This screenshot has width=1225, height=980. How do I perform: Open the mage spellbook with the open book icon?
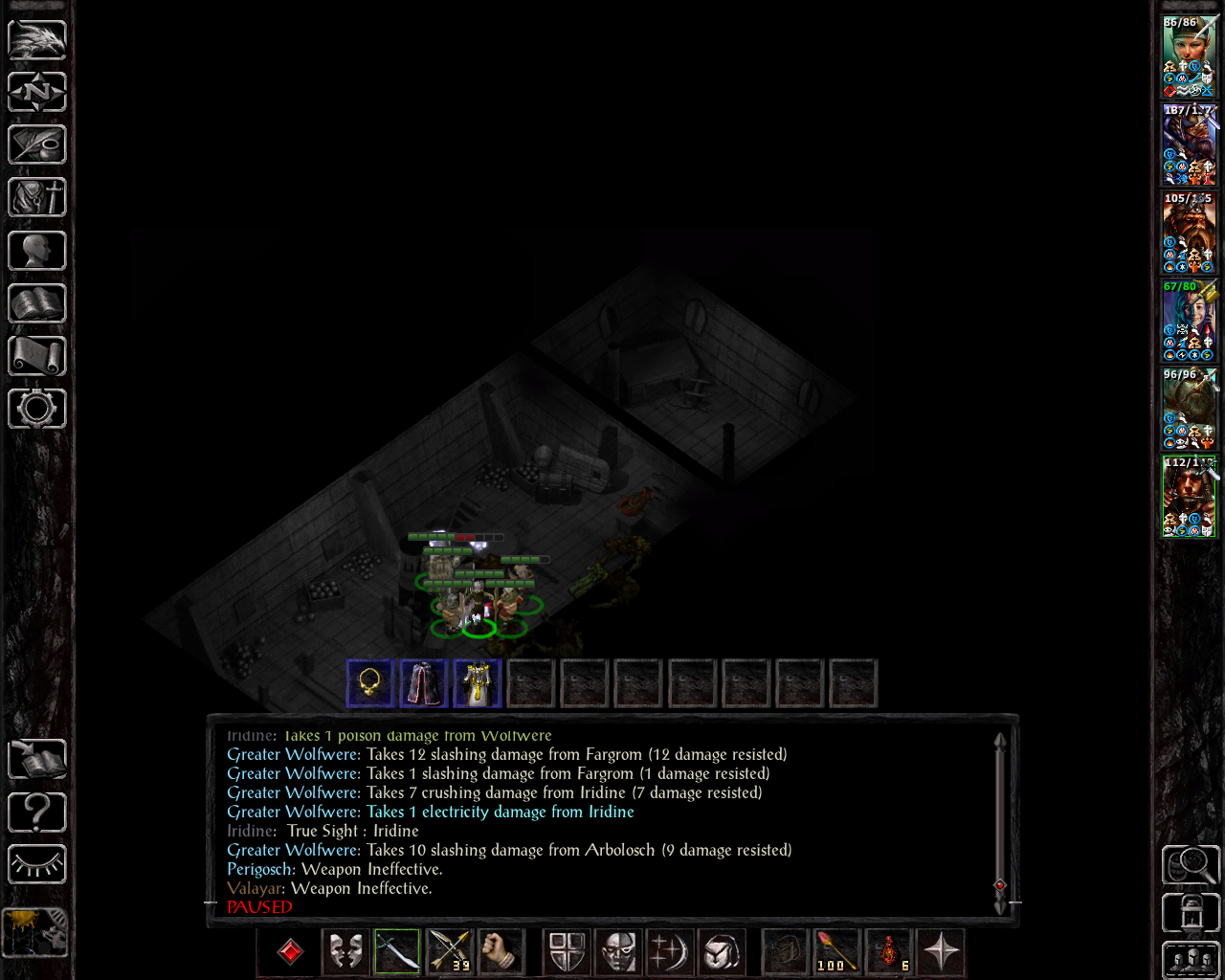[x=37, y=303]
